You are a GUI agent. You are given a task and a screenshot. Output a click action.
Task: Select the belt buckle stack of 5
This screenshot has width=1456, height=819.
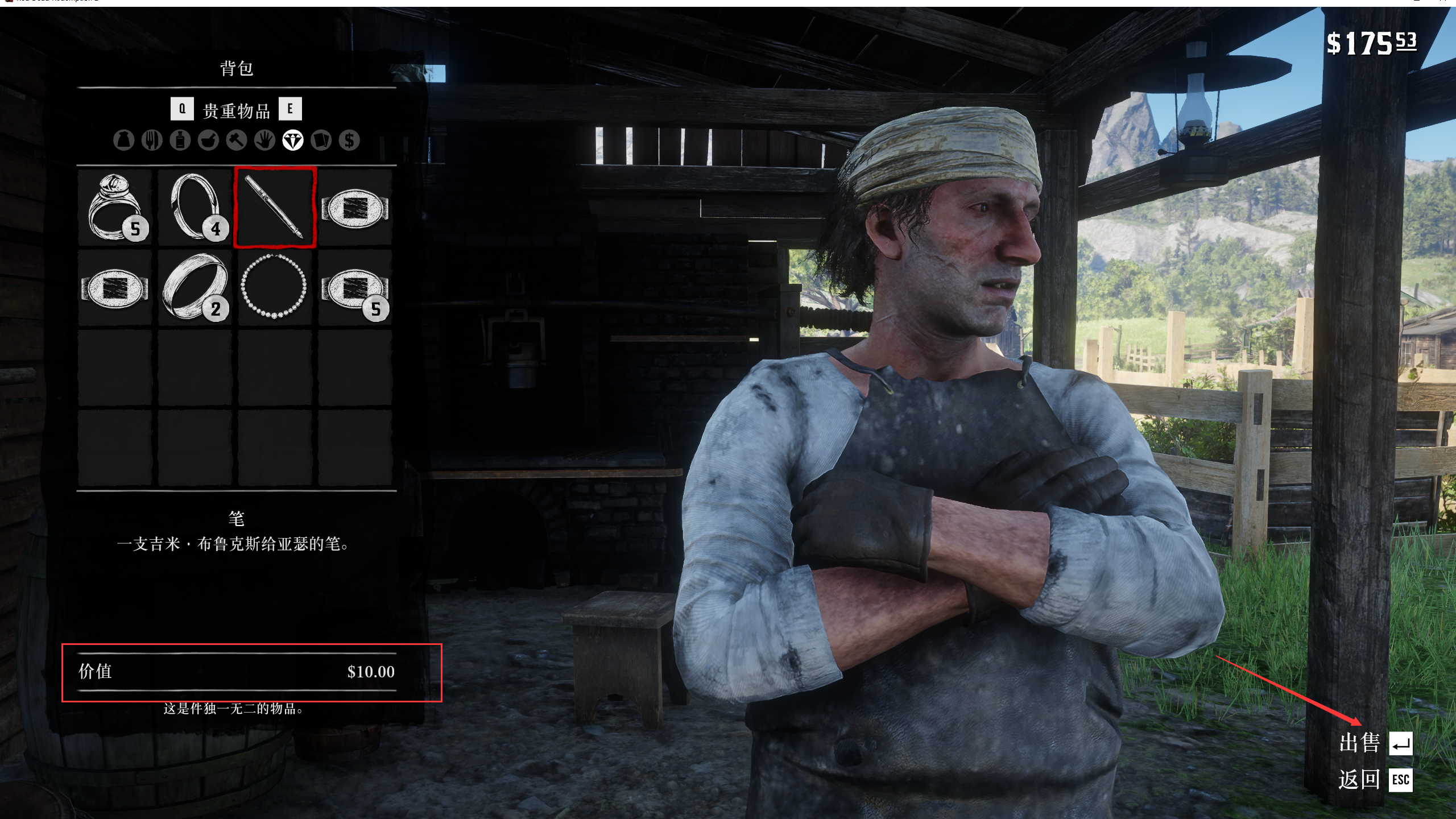pyautogui.click(x=355, y=287)
